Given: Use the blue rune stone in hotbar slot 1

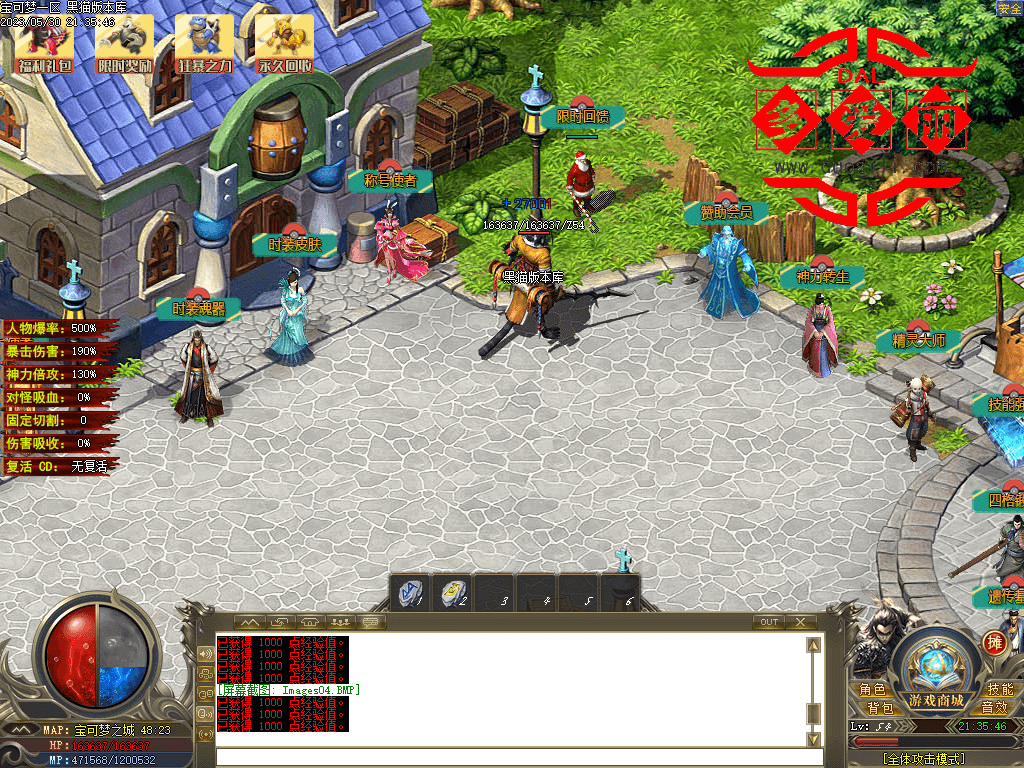Looking at the screenshot, I should pos(410,591).
